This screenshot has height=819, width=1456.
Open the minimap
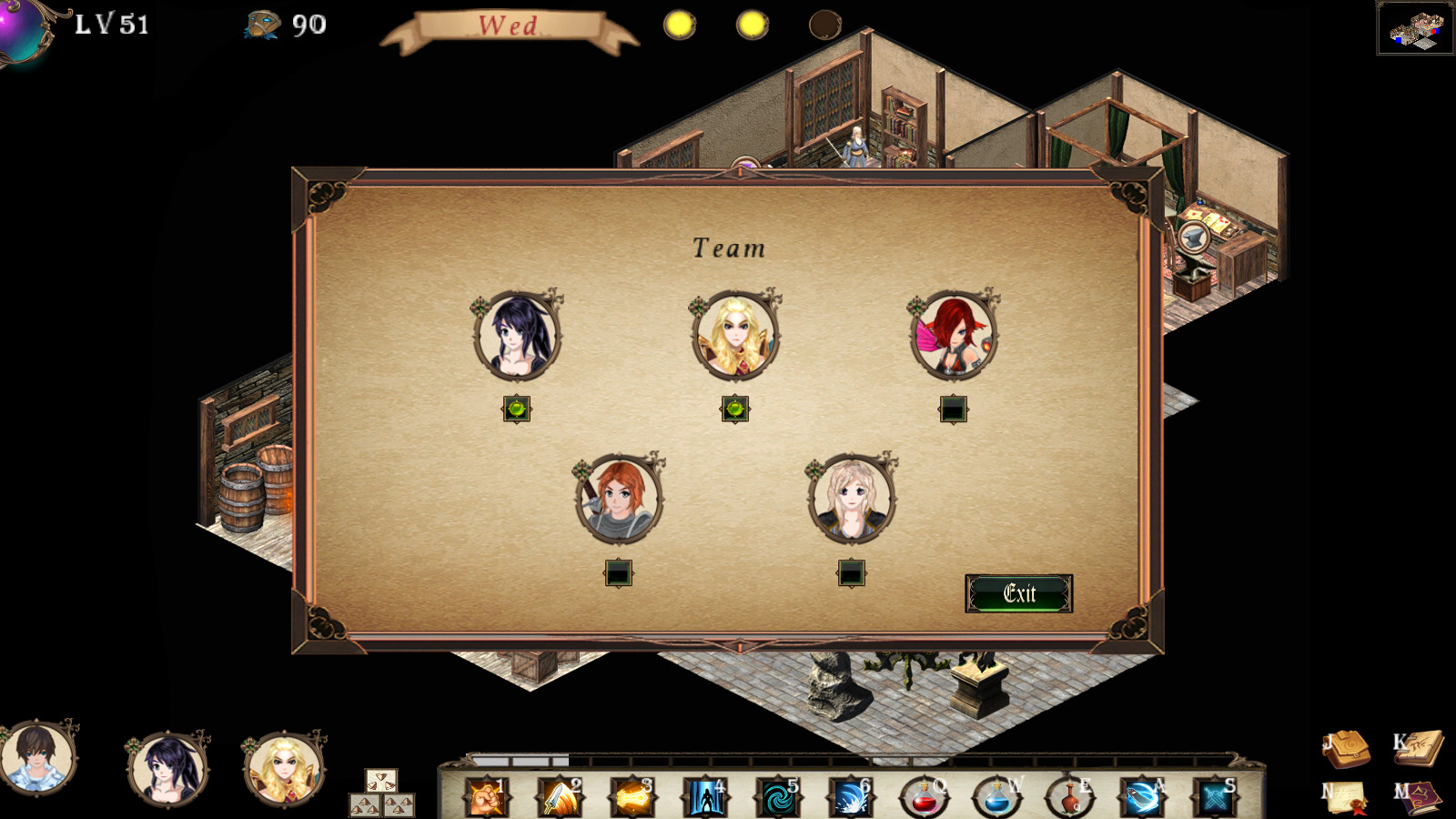tap(1415, 29)
